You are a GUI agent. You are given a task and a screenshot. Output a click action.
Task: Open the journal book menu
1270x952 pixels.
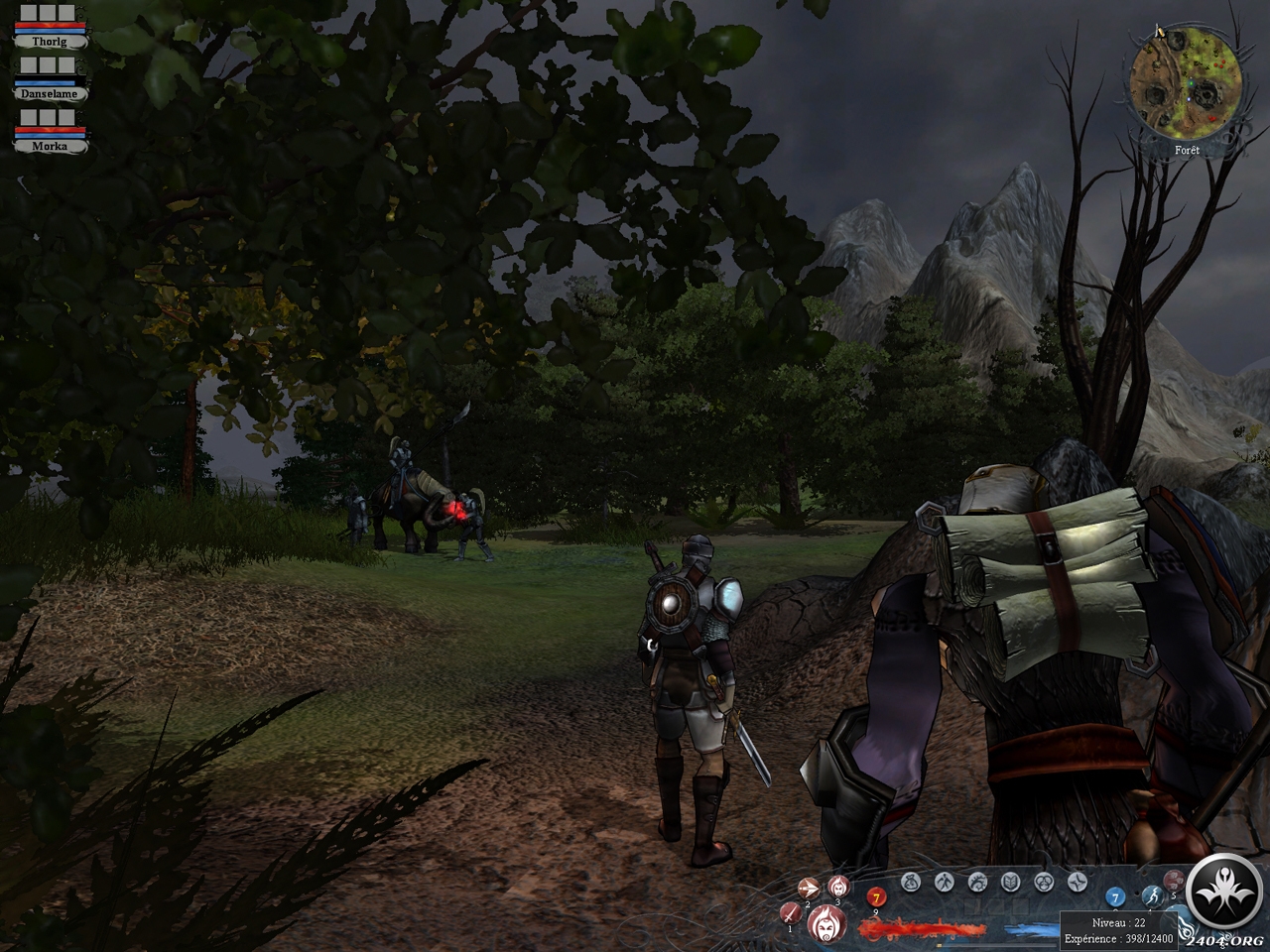[1010, 881]
